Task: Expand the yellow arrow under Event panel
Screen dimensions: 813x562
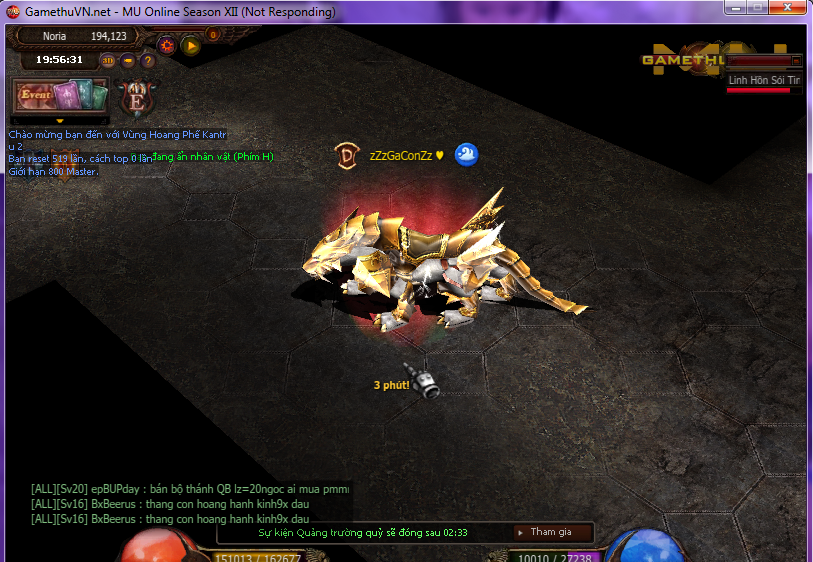Action: (x=59, y=121)
